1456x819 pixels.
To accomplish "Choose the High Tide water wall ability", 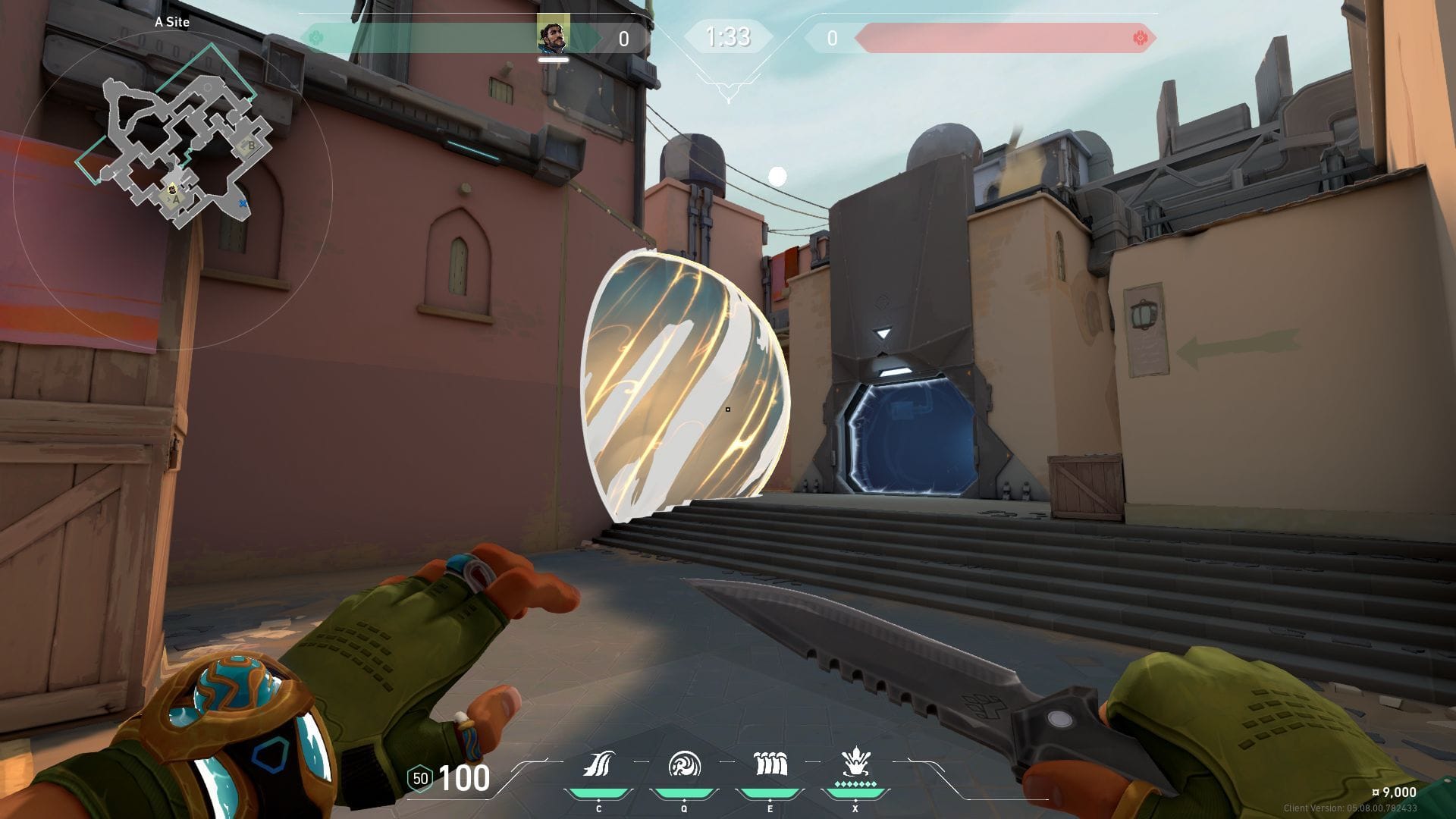I will coord(770,764).
